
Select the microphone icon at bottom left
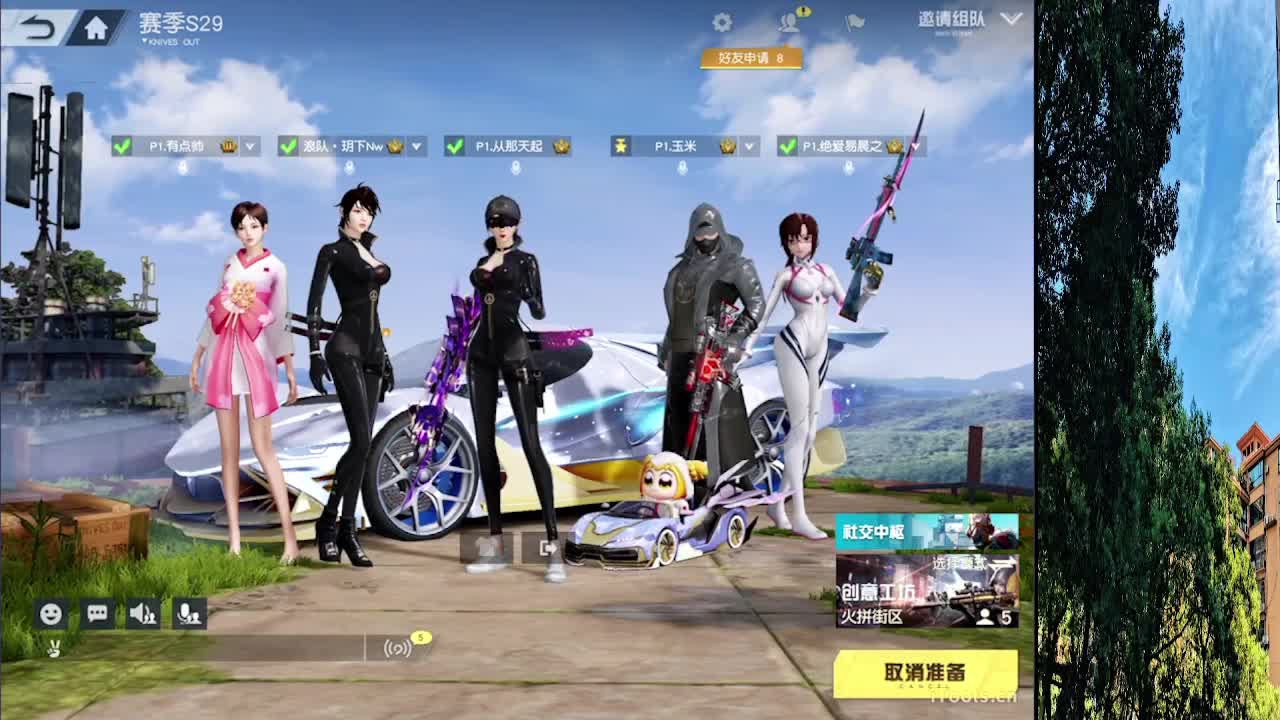pos(188,614)
